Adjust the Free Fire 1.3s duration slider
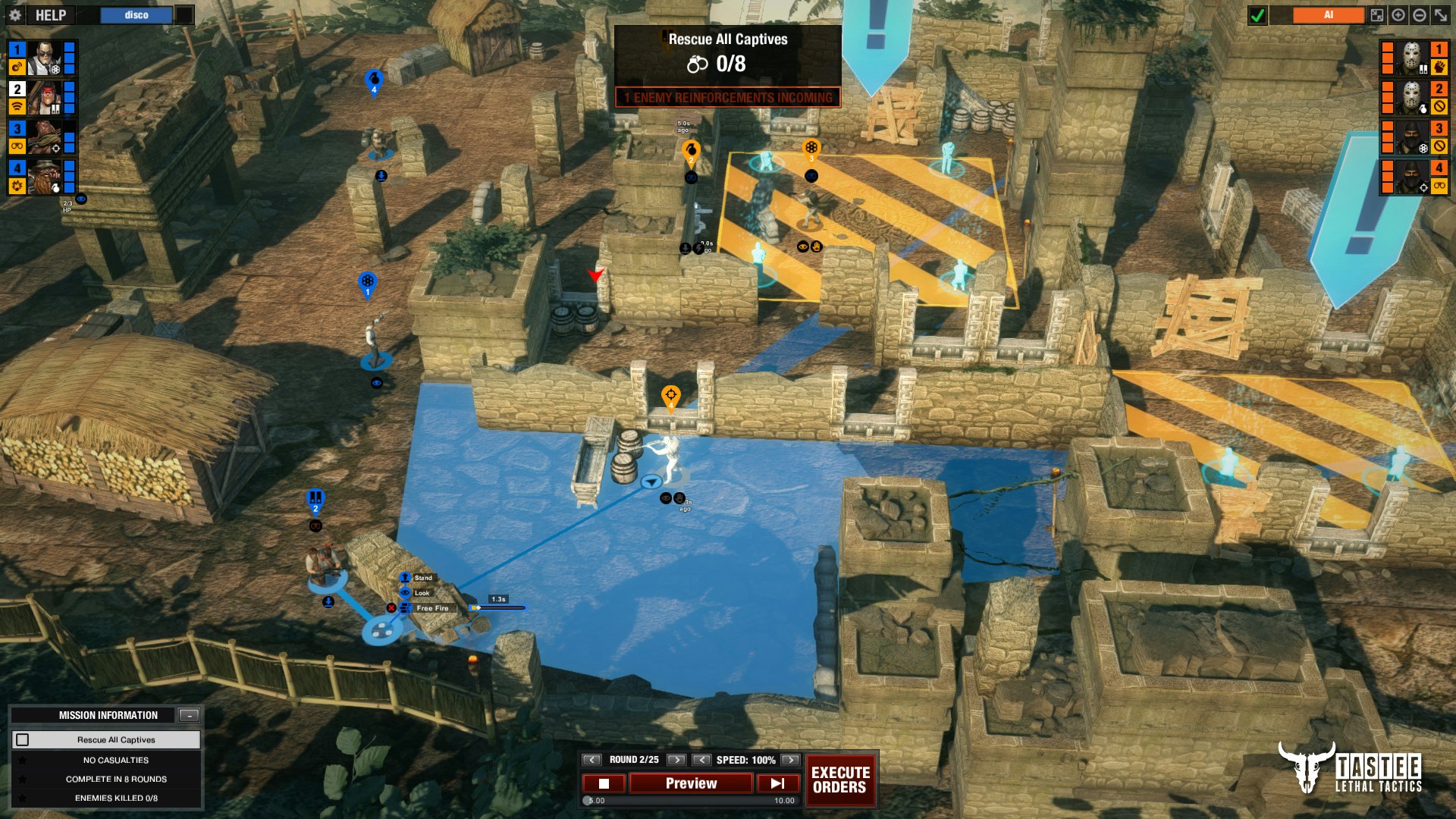Image resolution: width=1456 pixels, height=819 pixels. click(479, 608)
